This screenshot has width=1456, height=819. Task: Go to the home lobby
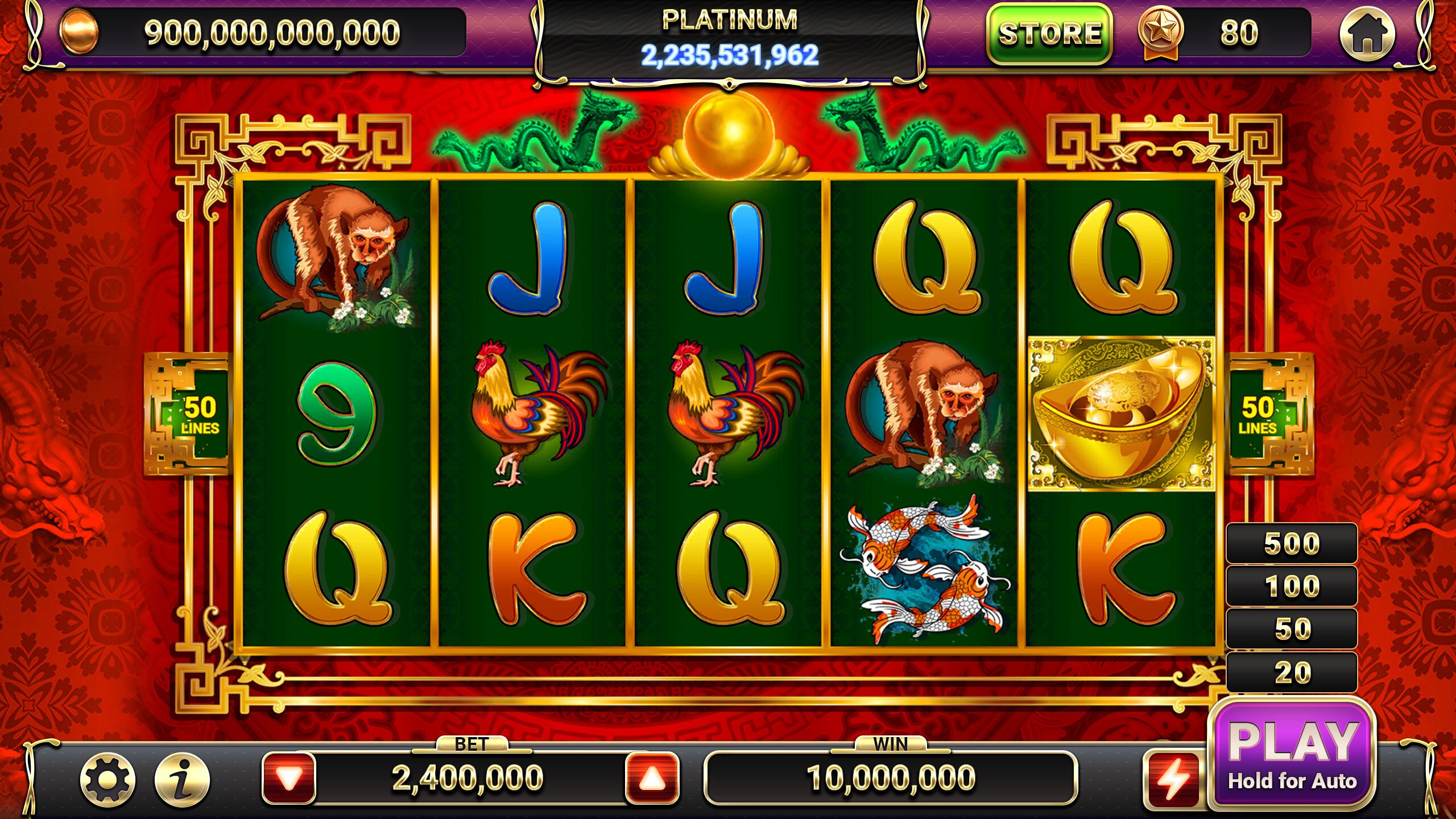coord(1367,34)
